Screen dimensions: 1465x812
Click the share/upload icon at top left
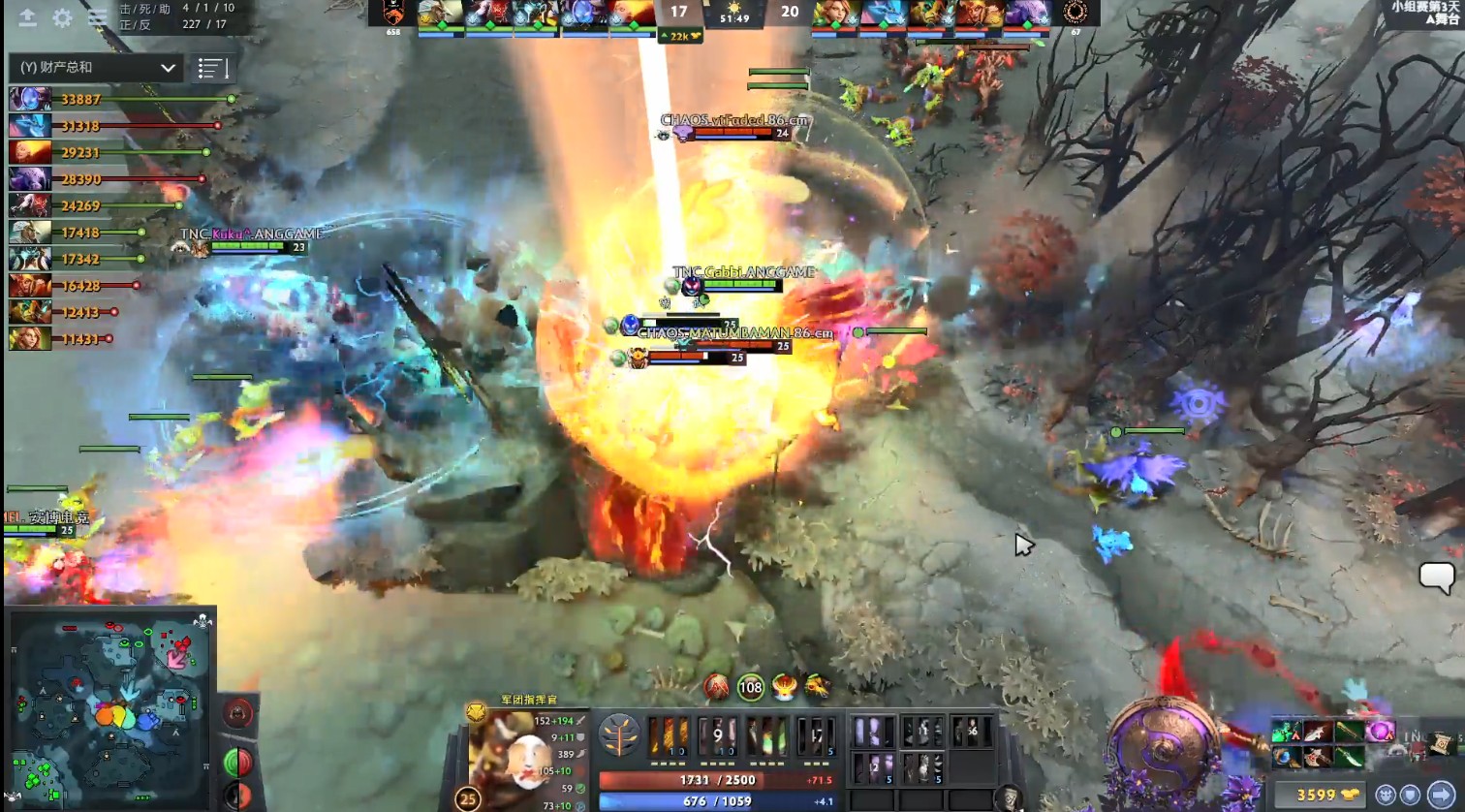pyautogui.click(x=28, y=17)
